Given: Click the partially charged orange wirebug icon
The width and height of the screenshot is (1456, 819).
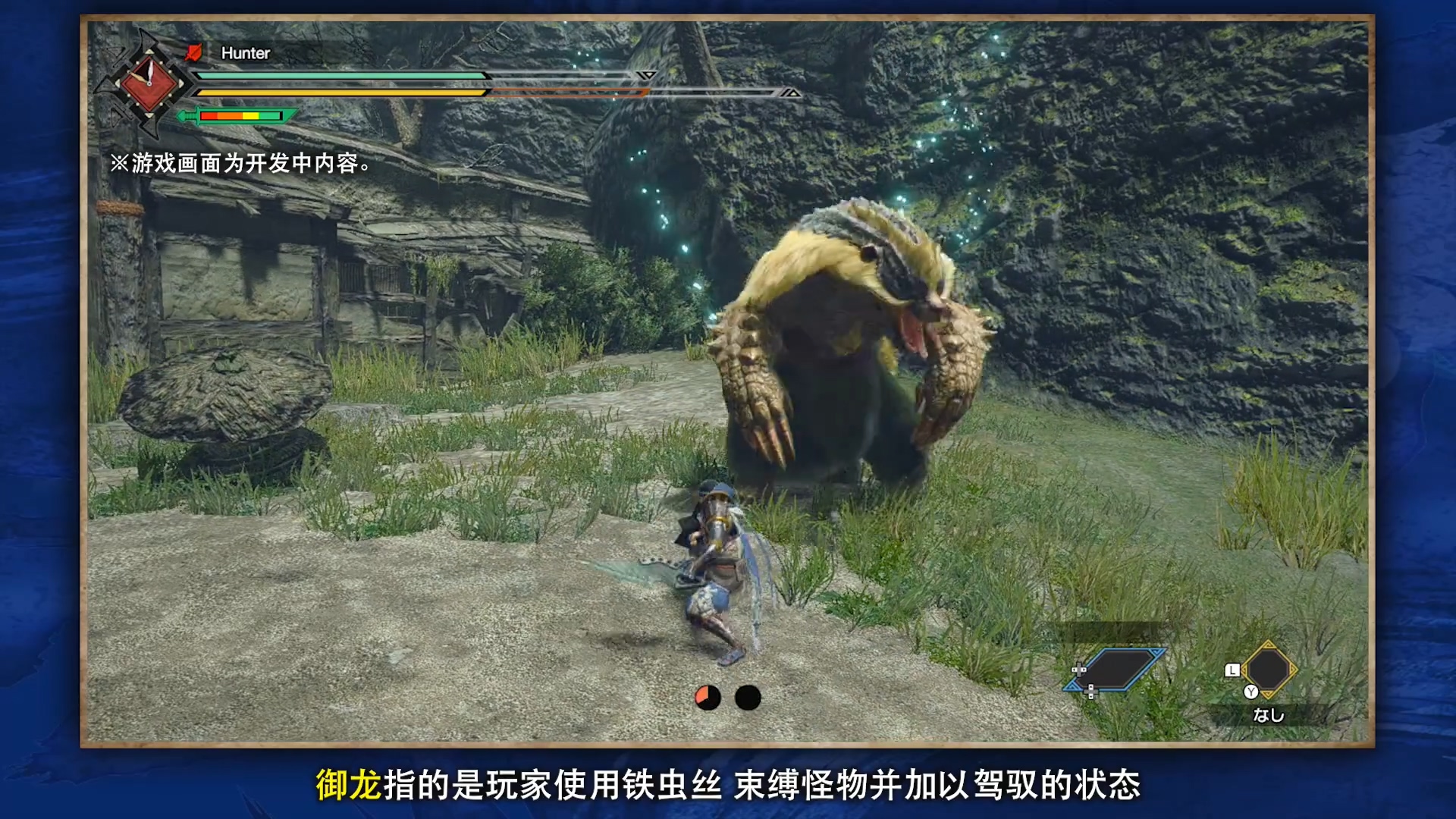Looking at the screenshot, I should point(708,698).
